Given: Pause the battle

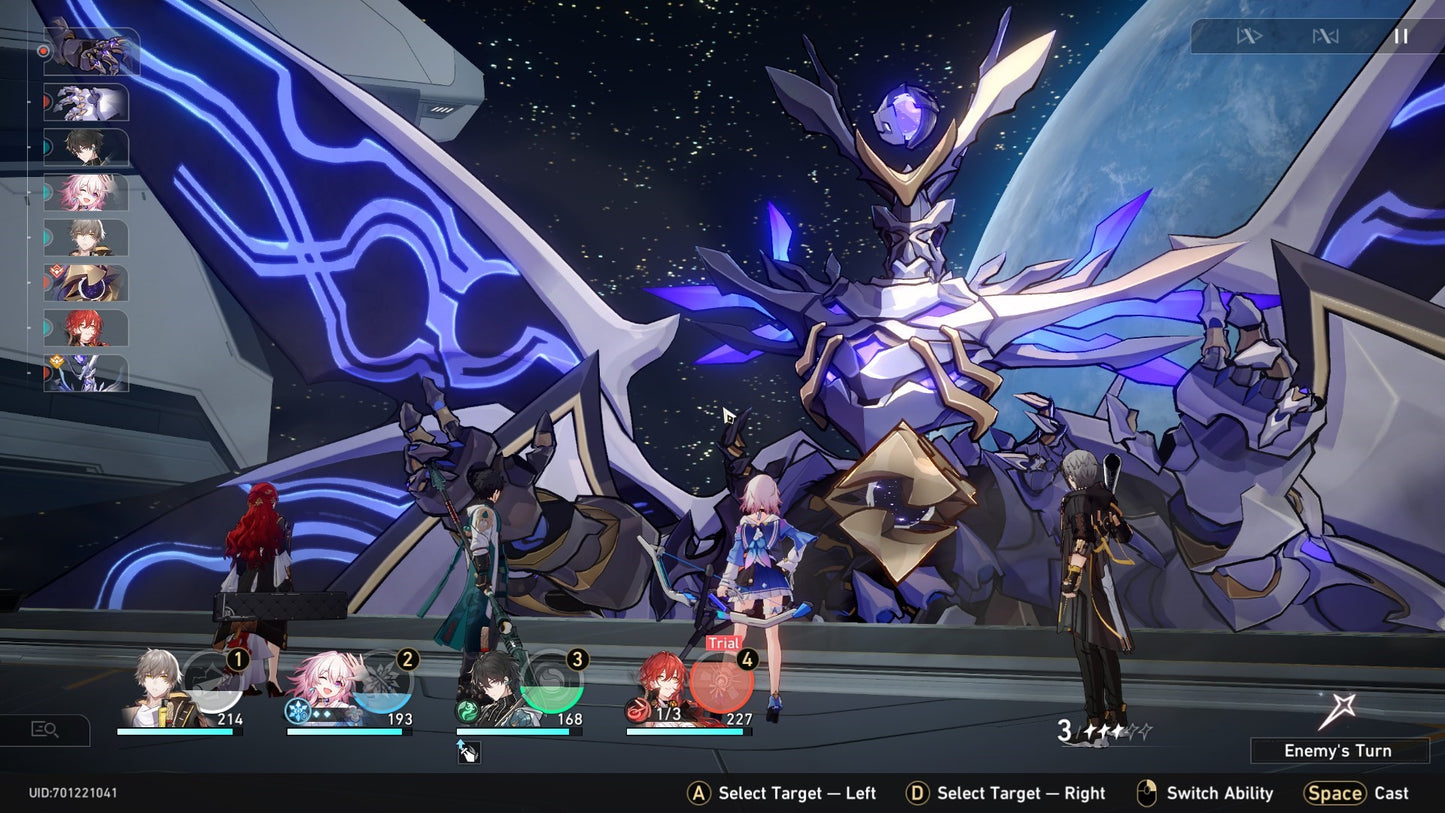Looking at the screenshot, I should coord(1400,37).
